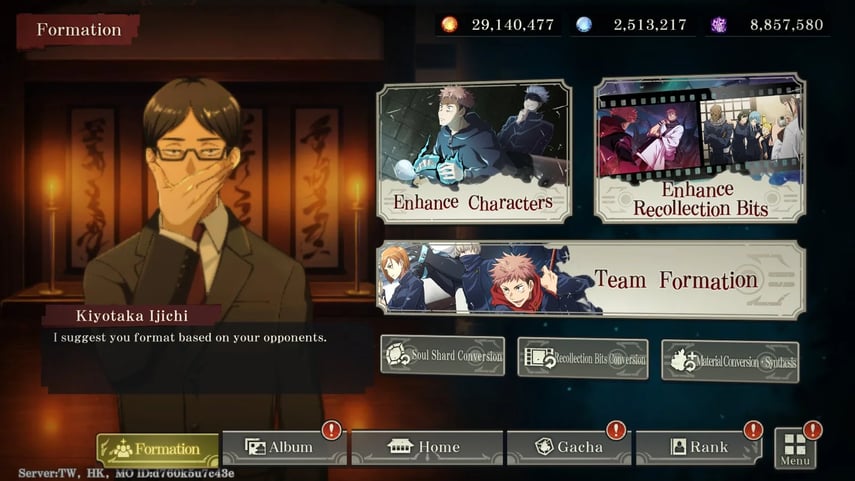Open the Enhance Characters panel
Viewport: 855px width, 481px height.
[x=473, y=152]
